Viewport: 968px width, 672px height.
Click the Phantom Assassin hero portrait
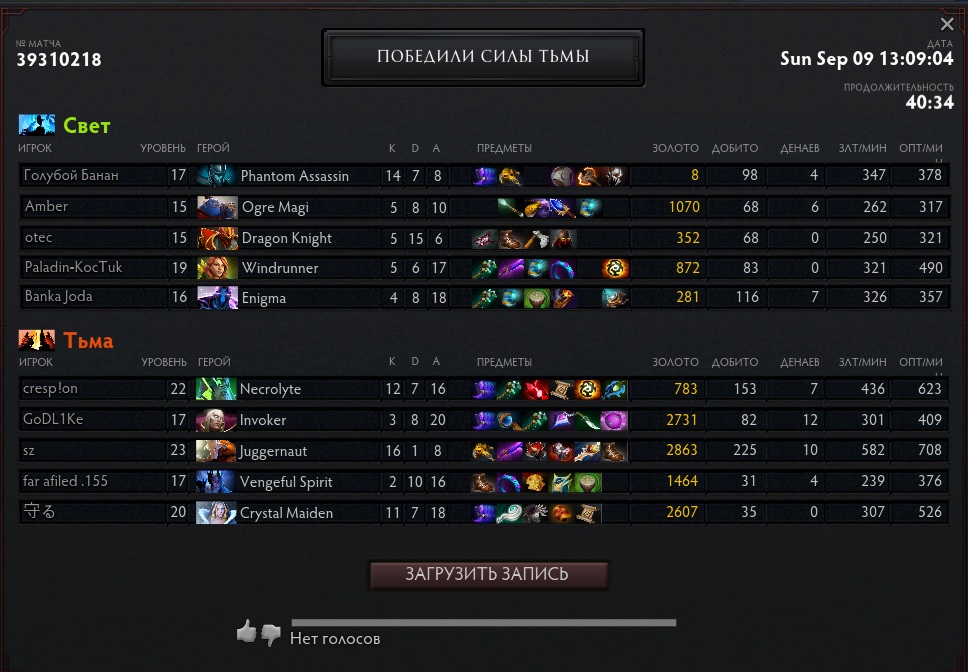(216, 176)
